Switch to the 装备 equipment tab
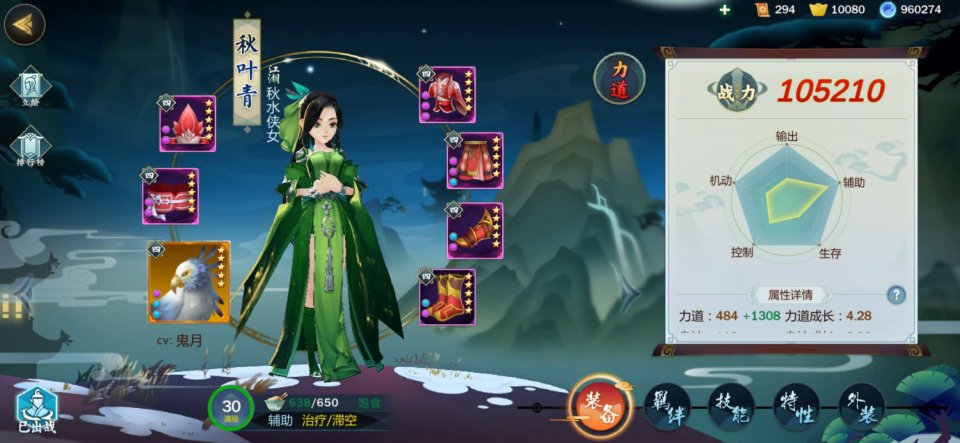 tap(600, 406)
